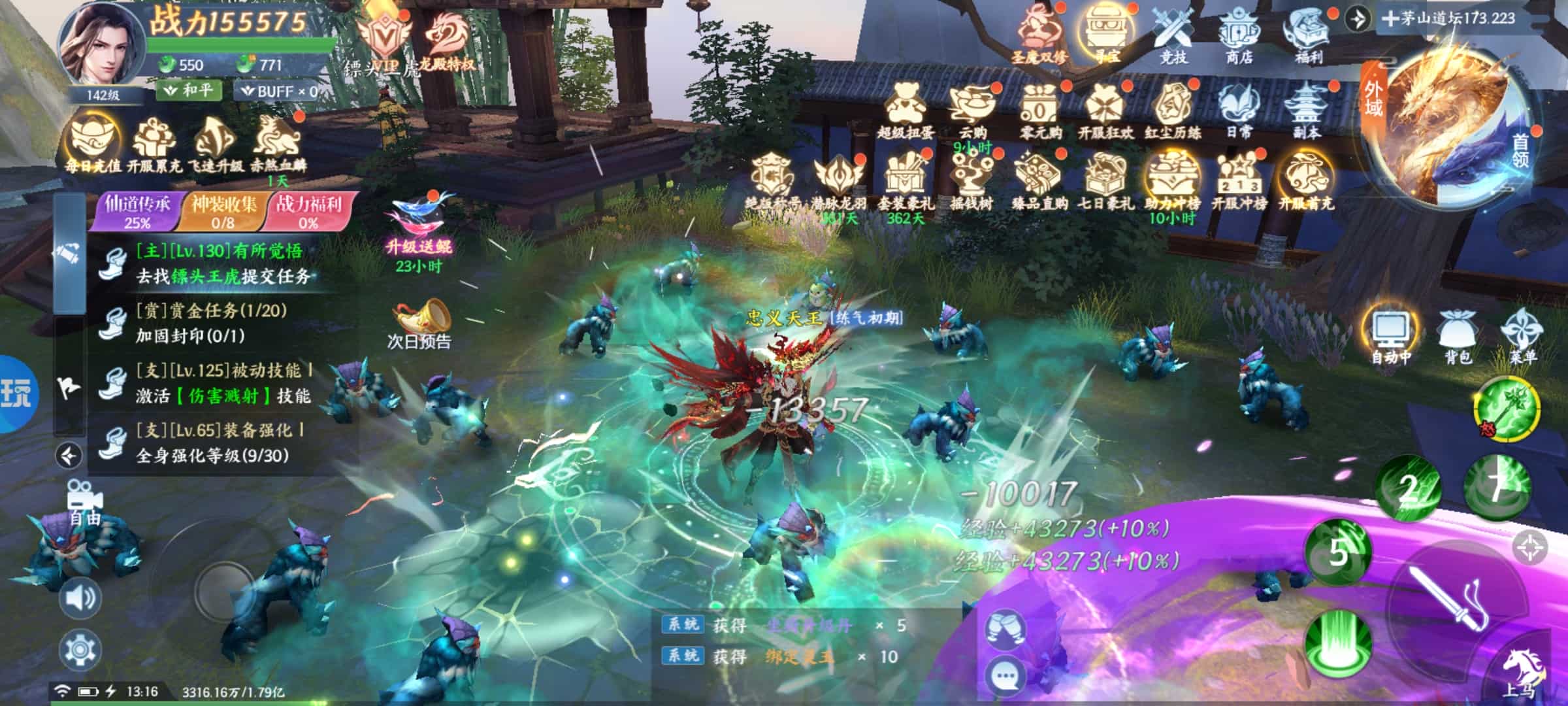Screen dimensions: 1568x706
Task: Click the player portrait avatar
Action: click(100, 47)
